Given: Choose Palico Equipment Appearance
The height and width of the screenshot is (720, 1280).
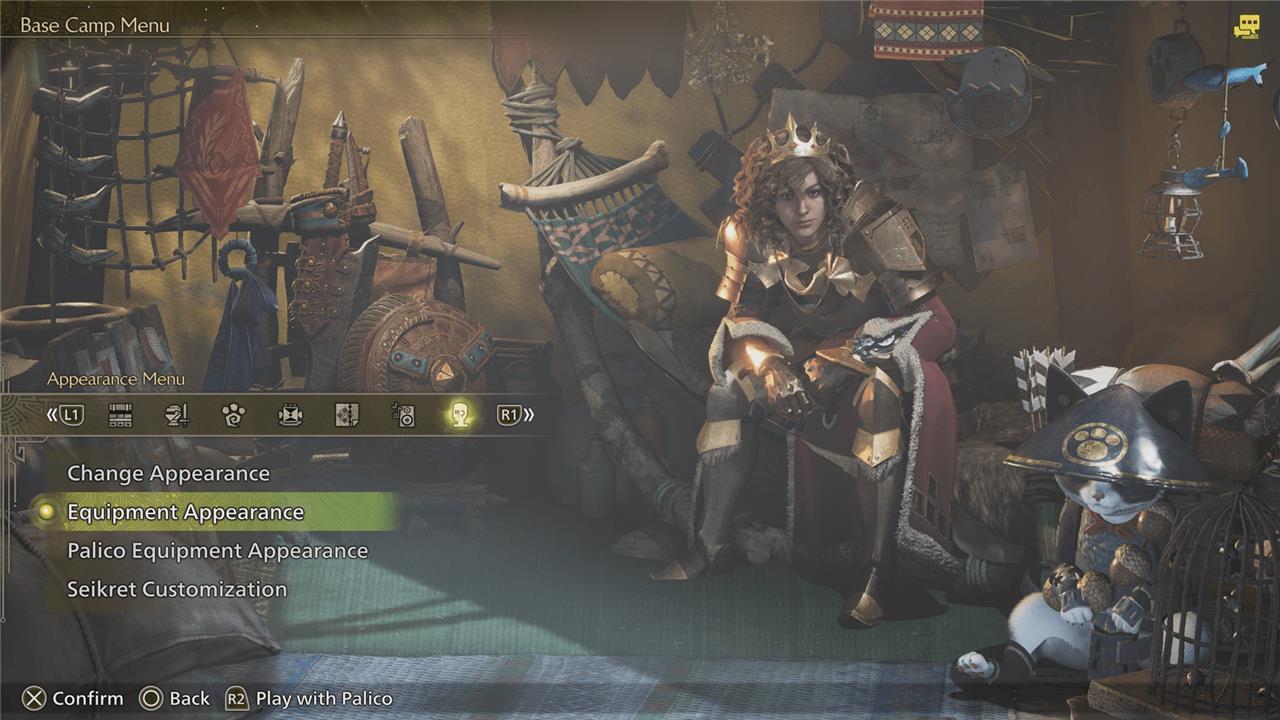Looking at the screenshot, I should point(217,551).
